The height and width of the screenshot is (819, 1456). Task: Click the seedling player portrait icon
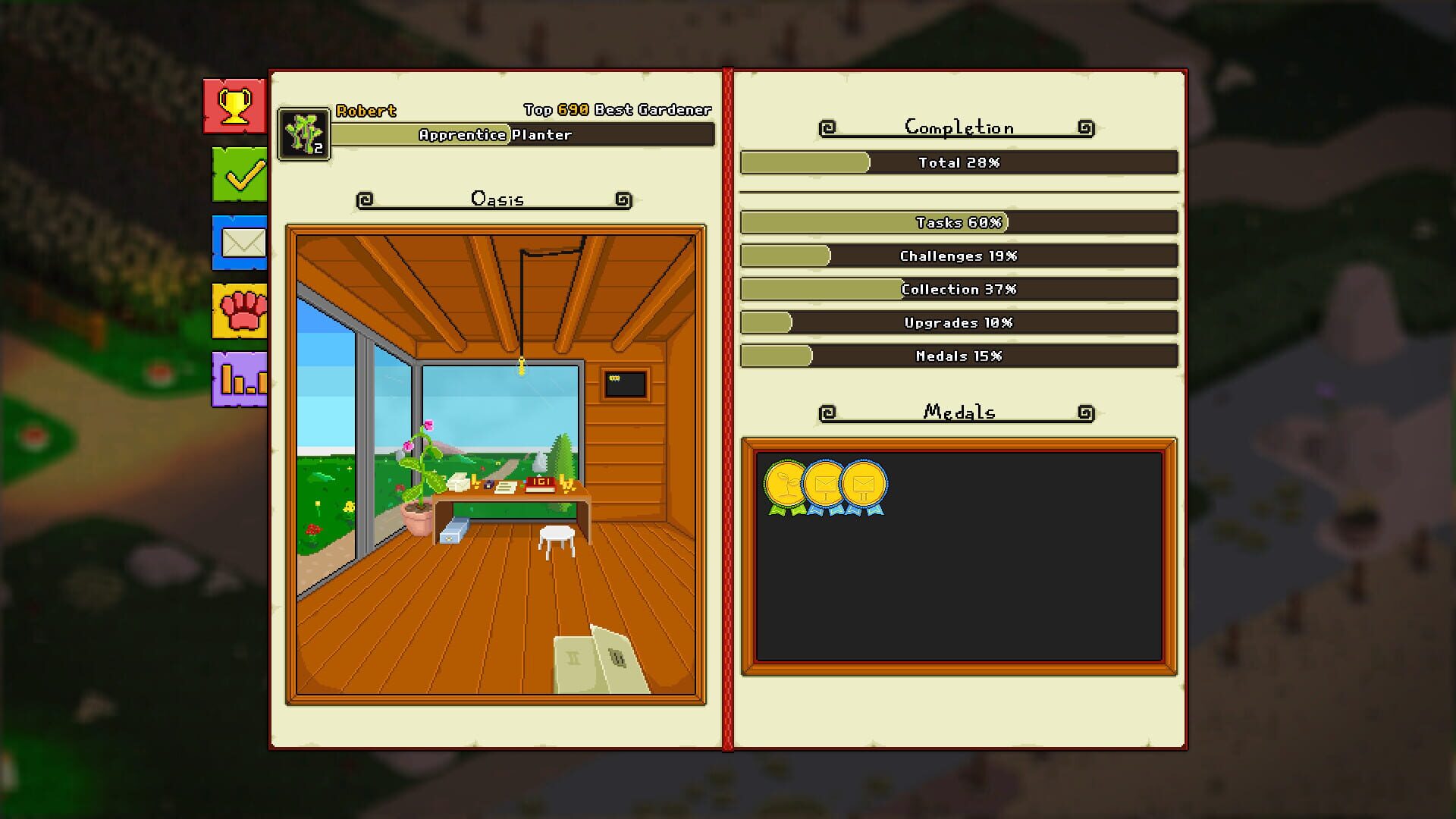point(303,135)
